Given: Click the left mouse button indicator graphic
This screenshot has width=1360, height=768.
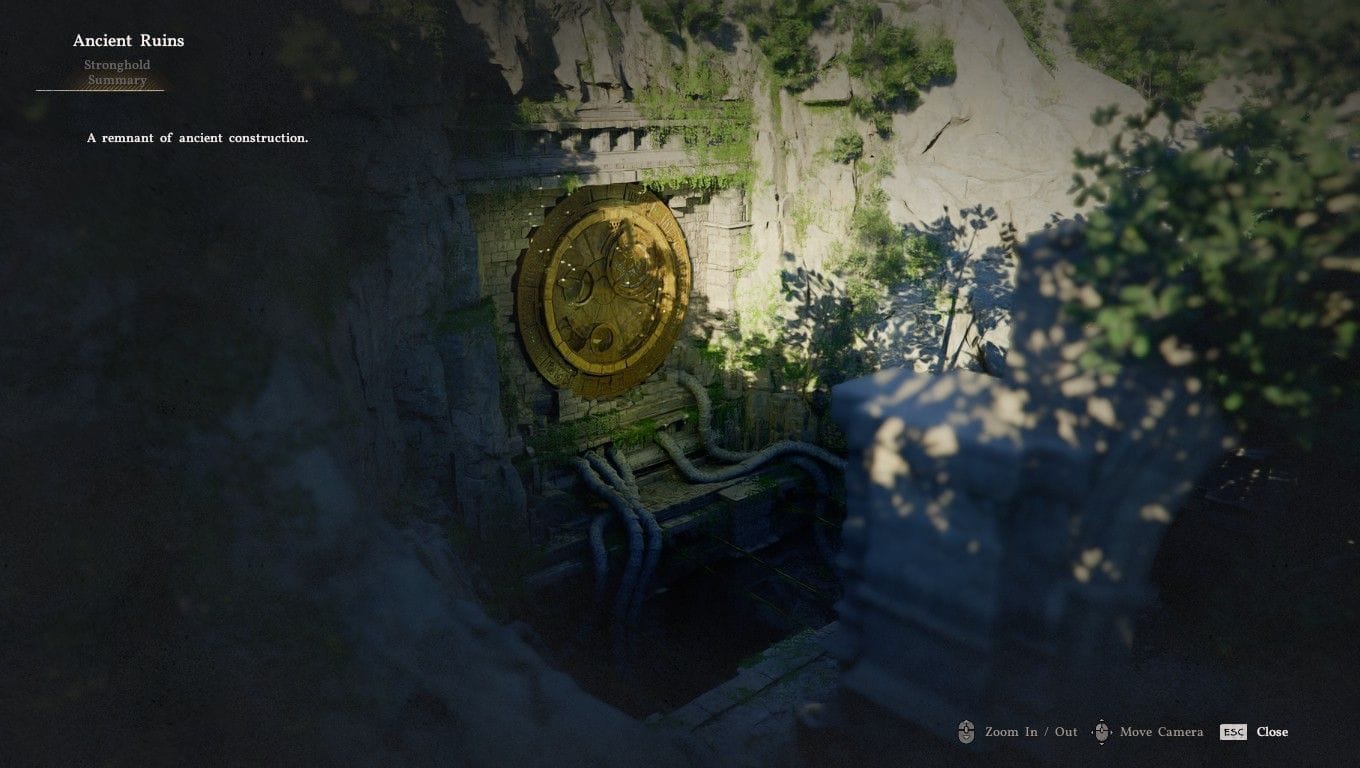Looking at the screenshot, I should point(966,731).
